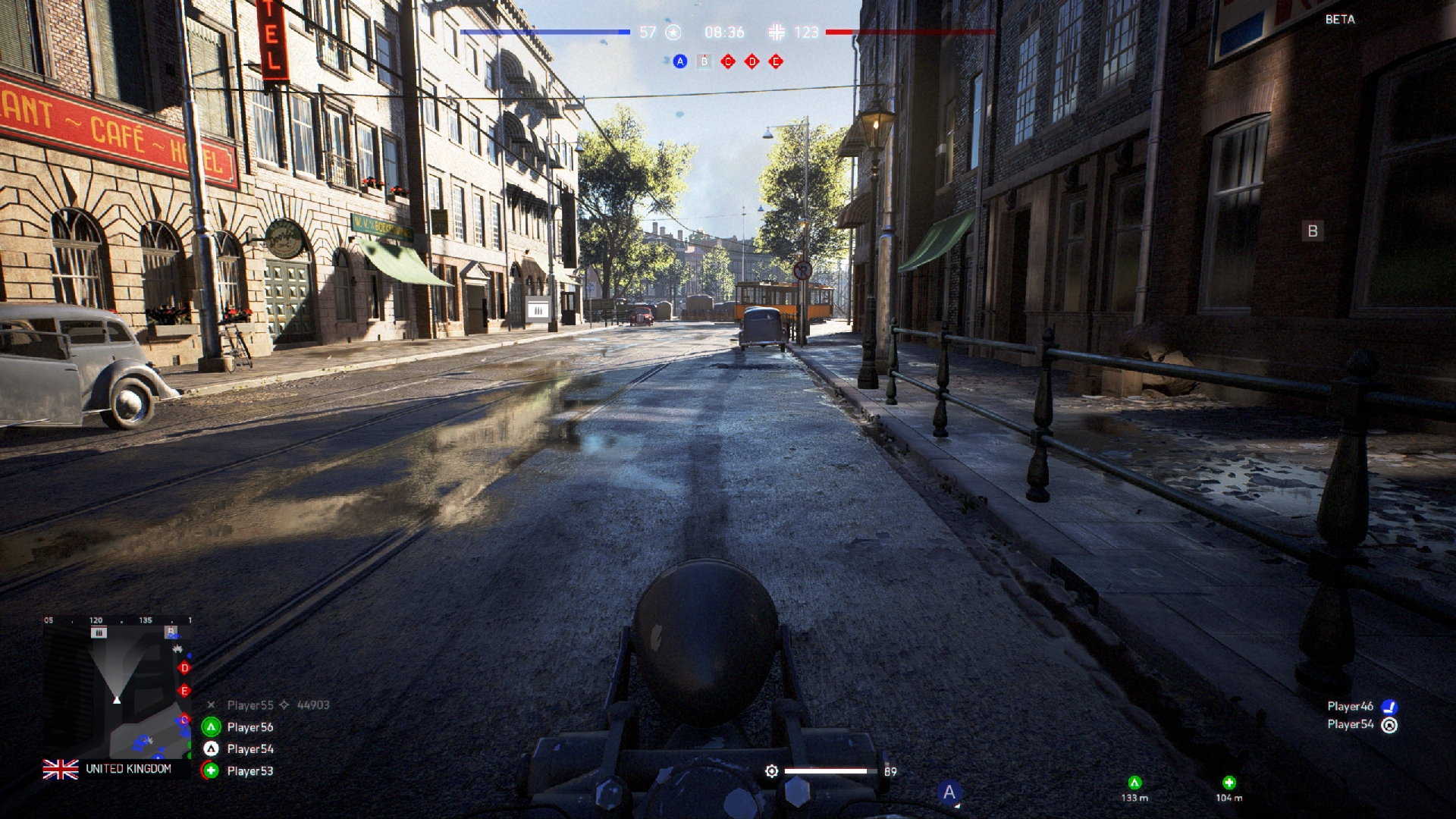The height and width of the screenshot is (819, 1456).
Task: Click the red E marker on minimap
Action: 184,691
